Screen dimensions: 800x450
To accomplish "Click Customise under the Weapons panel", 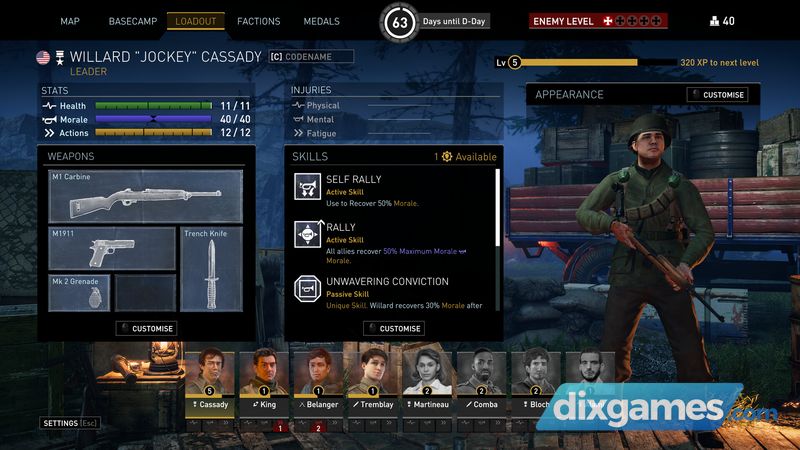I will [146, 328].
